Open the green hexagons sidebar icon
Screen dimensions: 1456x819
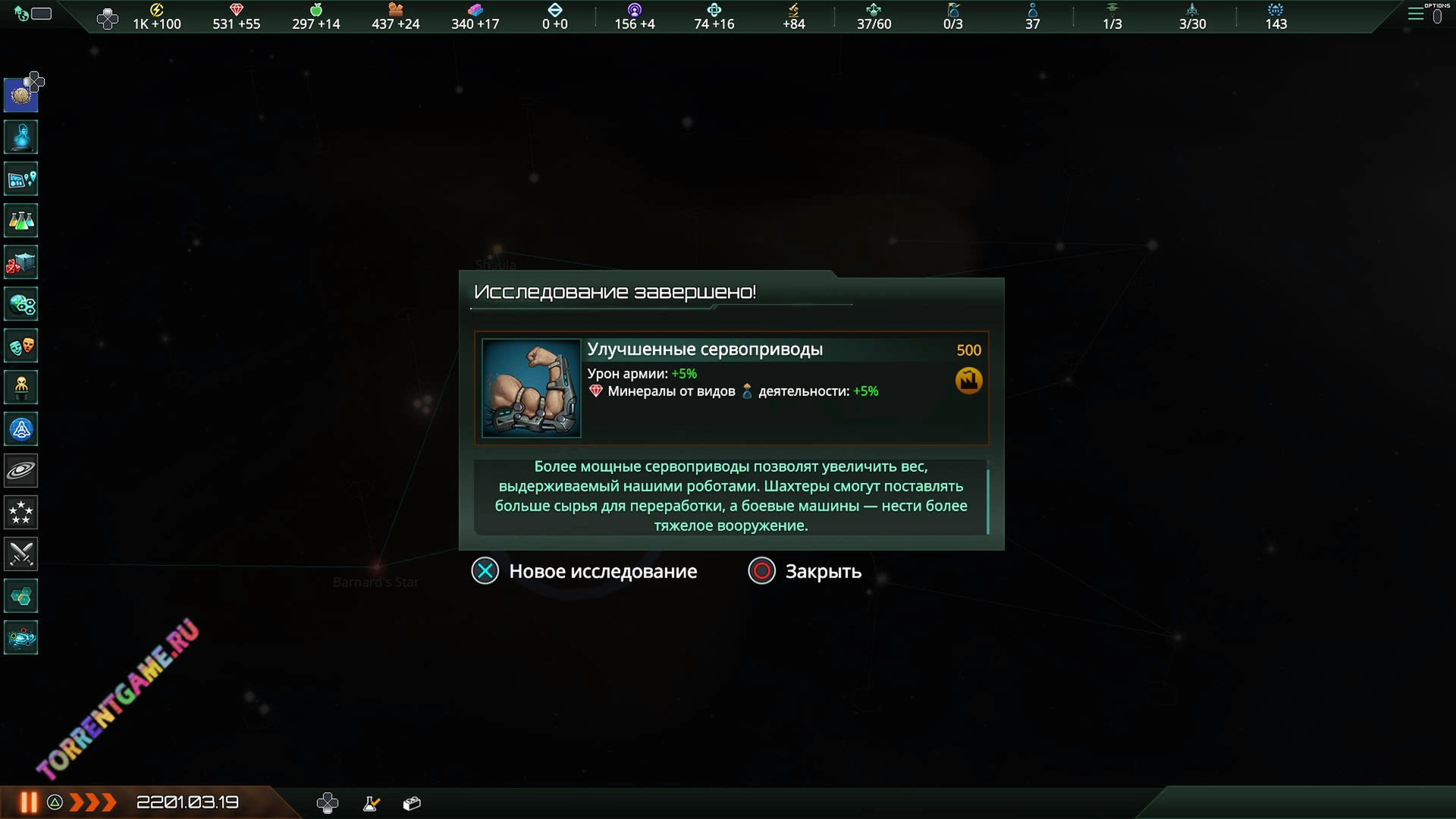(21, 596)
